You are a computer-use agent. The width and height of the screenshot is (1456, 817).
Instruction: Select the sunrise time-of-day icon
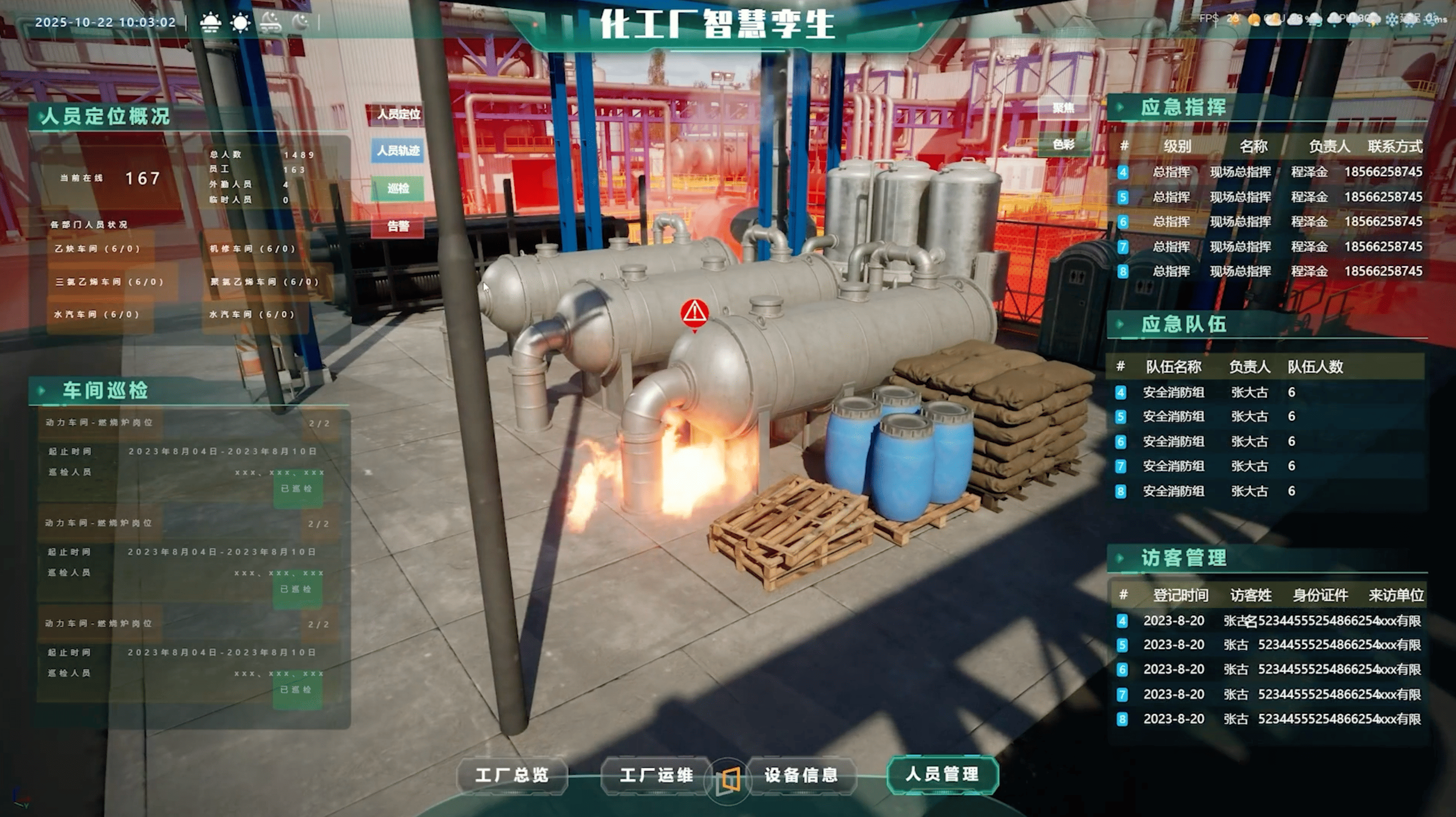click(x=211, y=22)
